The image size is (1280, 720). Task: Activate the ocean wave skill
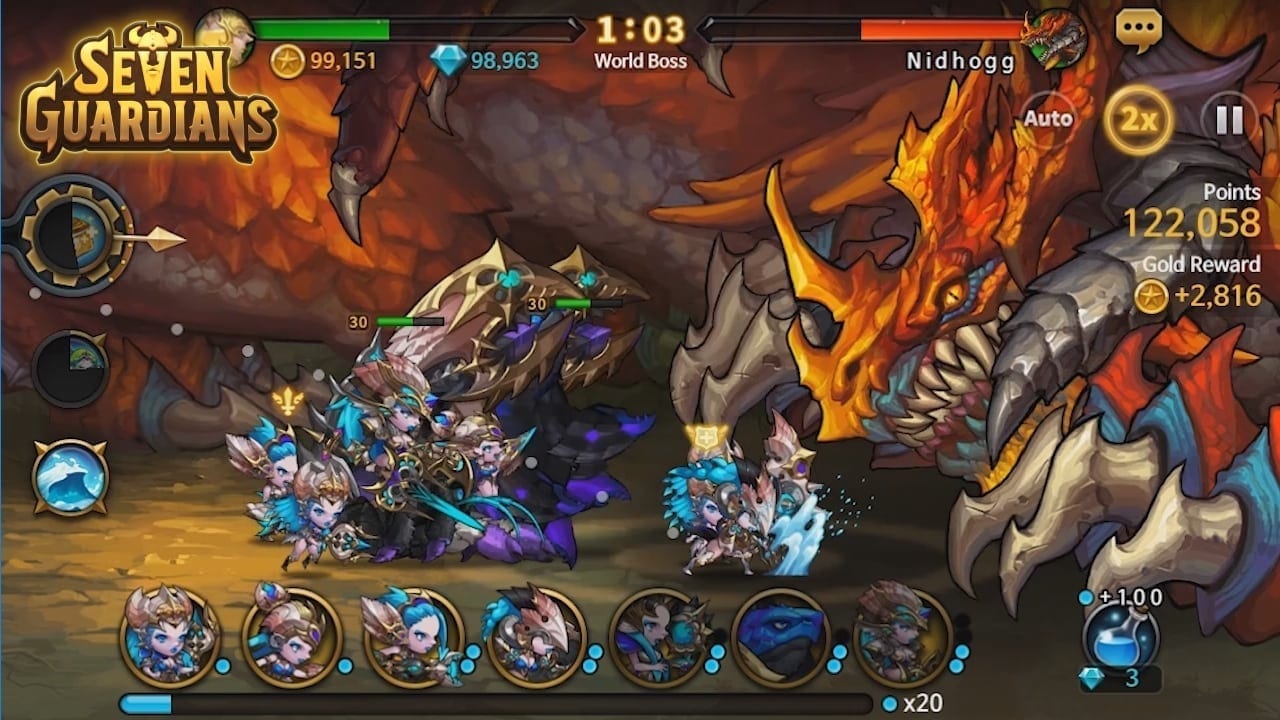(70, 476)
